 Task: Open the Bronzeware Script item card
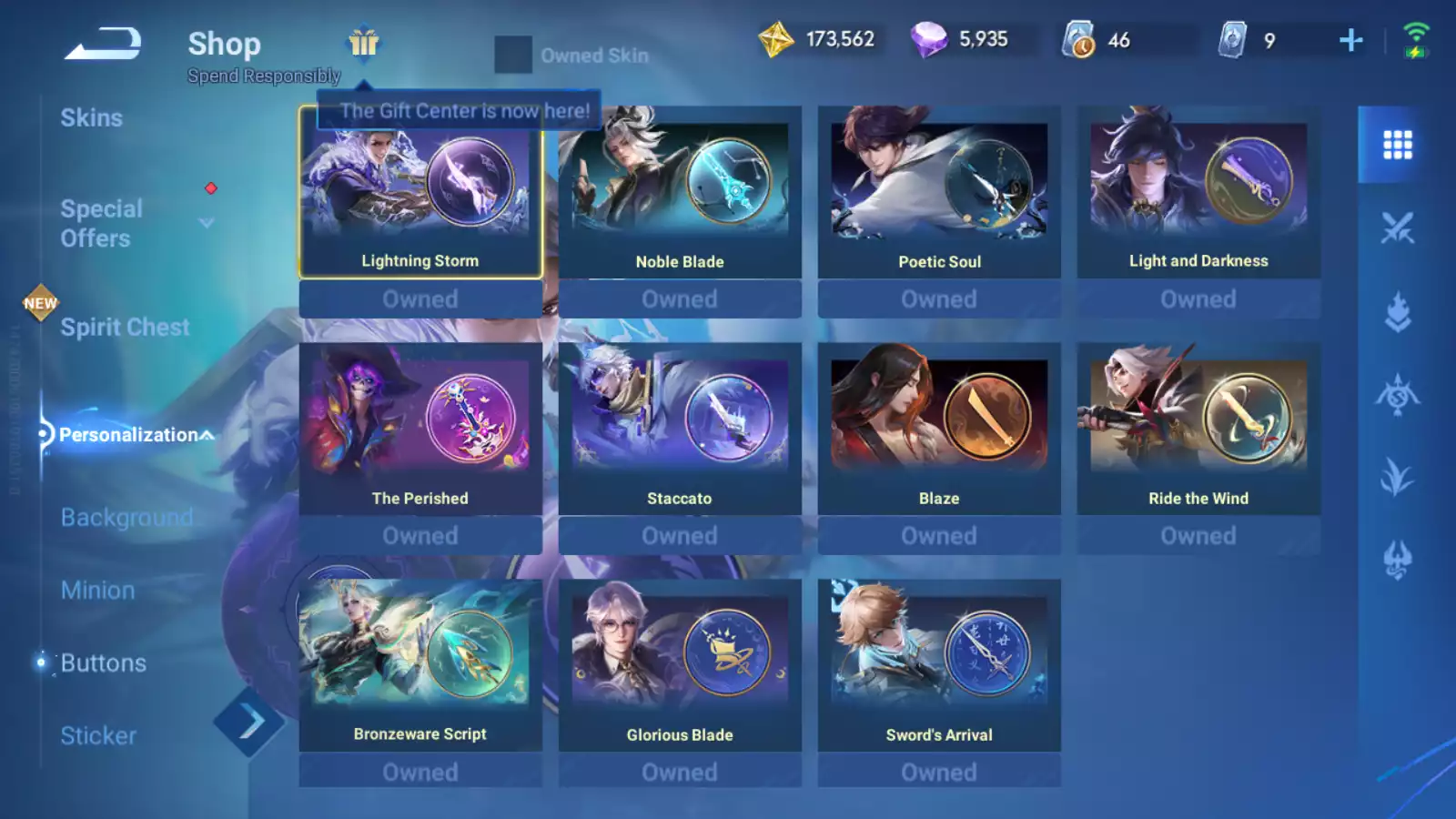(x=420, y=666)
